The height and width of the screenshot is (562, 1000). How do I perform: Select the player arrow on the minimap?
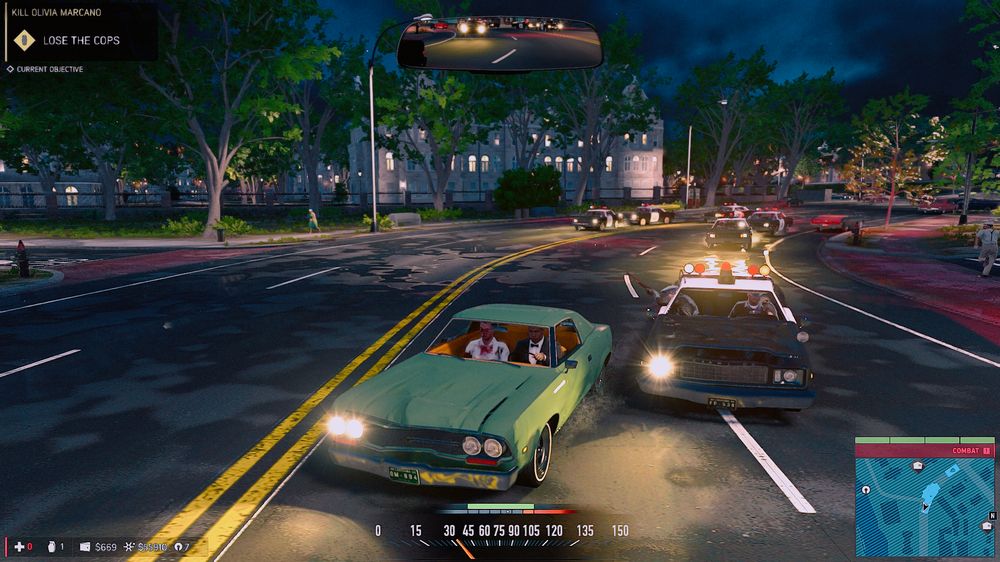[924, 505]
